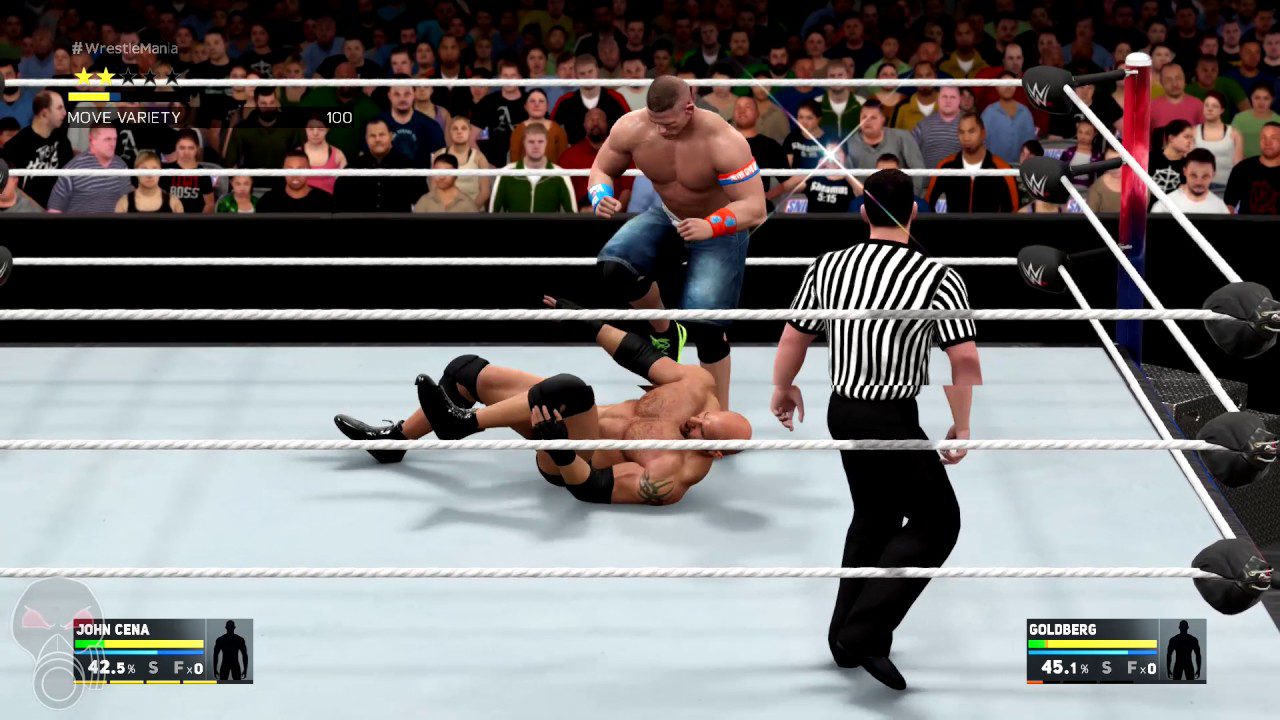This screenshot has width=1280, height=720.
Task: Select the S signature indicator on Cena's HUD
Action: [x=153, y=668]
